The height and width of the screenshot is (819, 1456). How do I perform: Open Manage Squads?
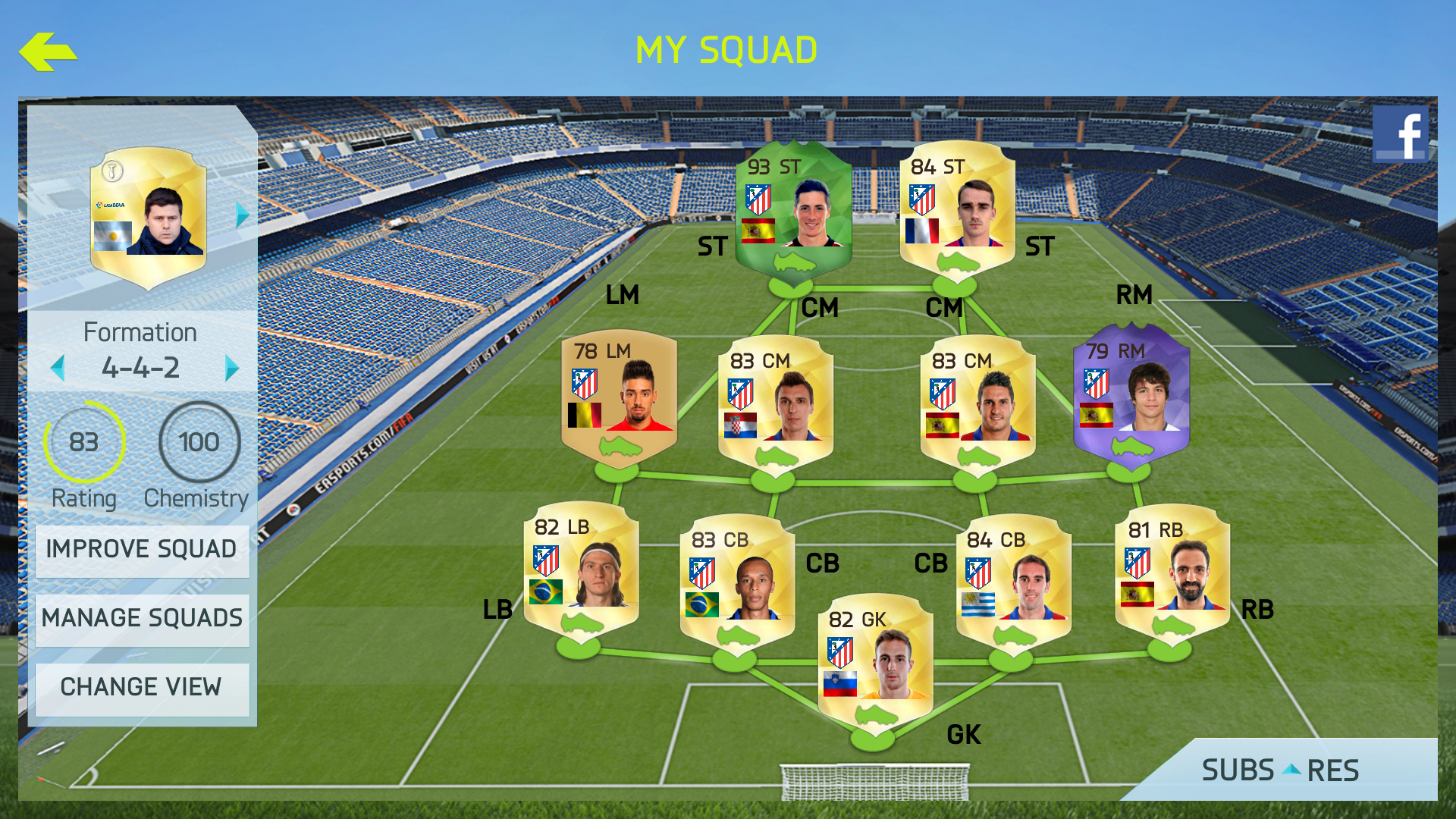point(142,619)
